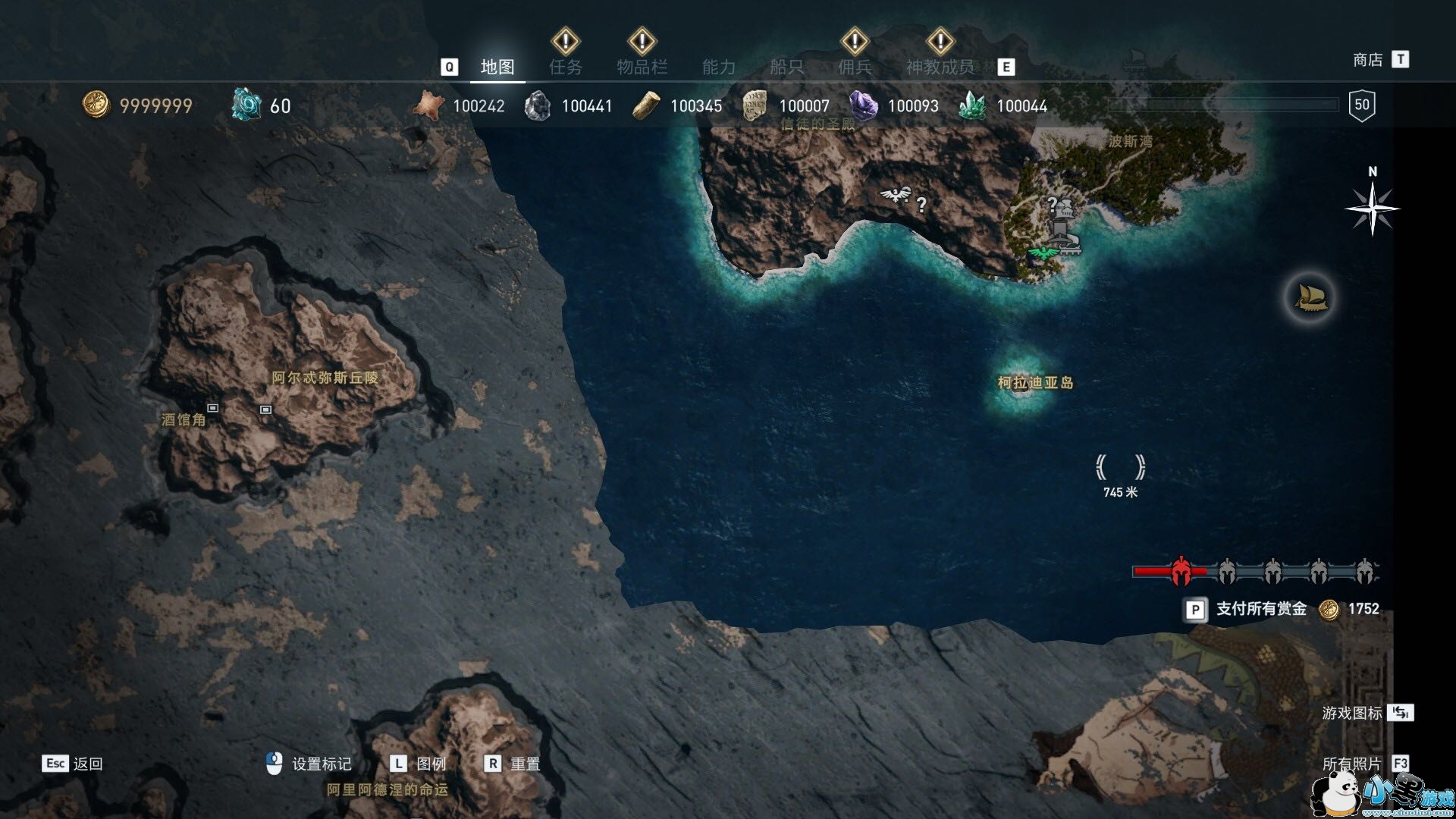Viewport: 1456px width, 819px height.
Task: Open the 任务 quests tab
Action: tap(566, 67)
